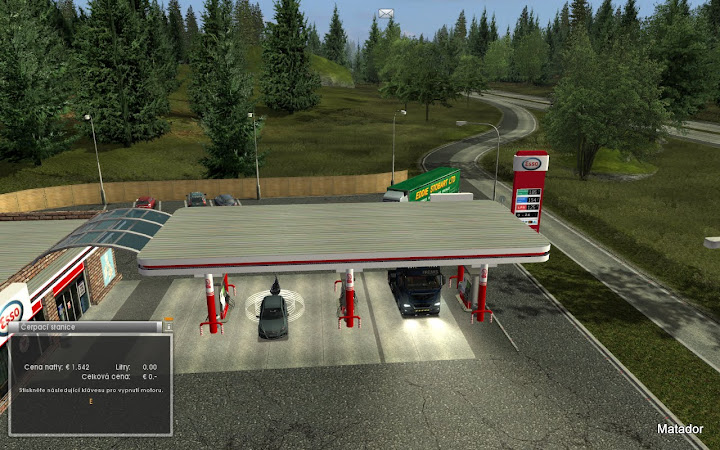Screen dimensions: 720x450
Task: Click the info icon on the Čerpací stanice panel
Action: point(168,325)
